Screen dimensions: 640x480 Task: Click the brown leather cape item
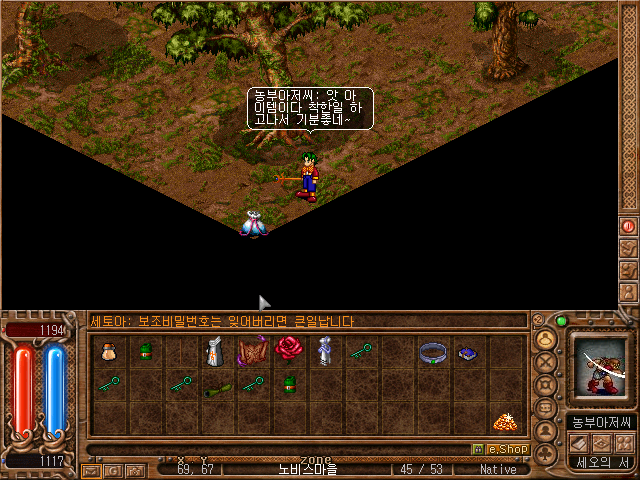point(251,351)
